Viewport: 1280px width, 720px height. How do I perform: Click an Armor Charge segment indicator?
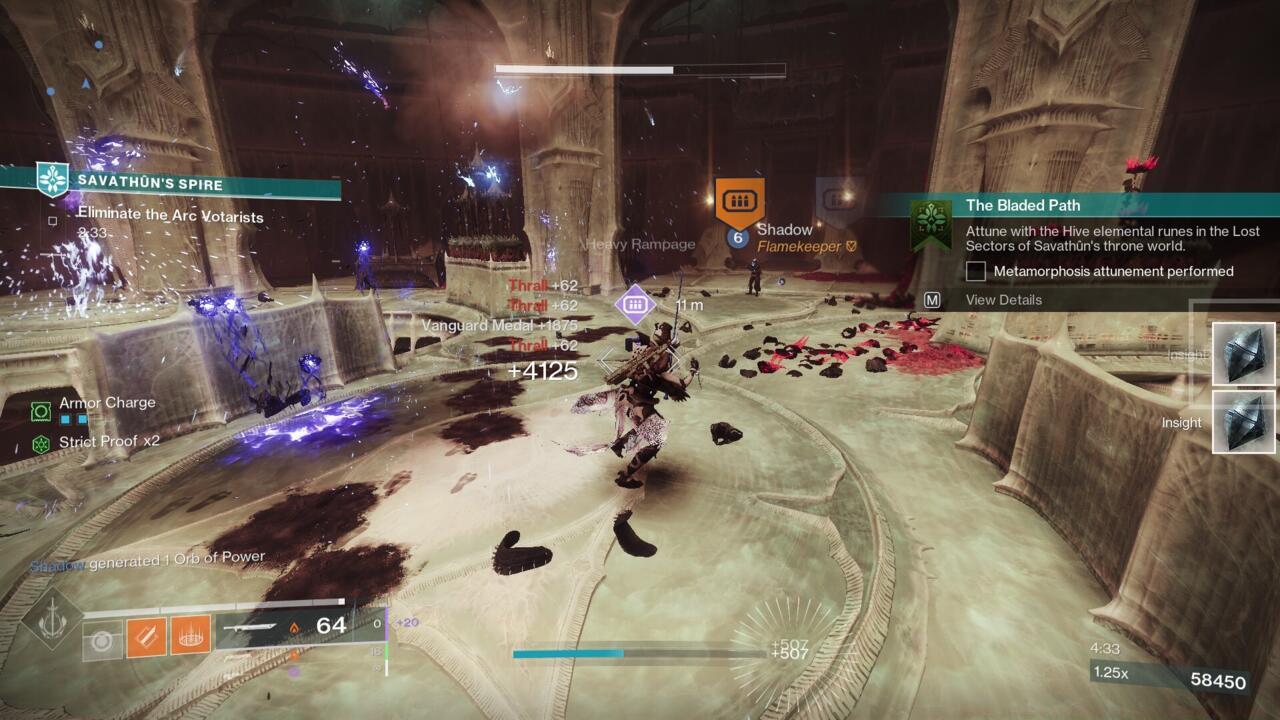point(64,419)
